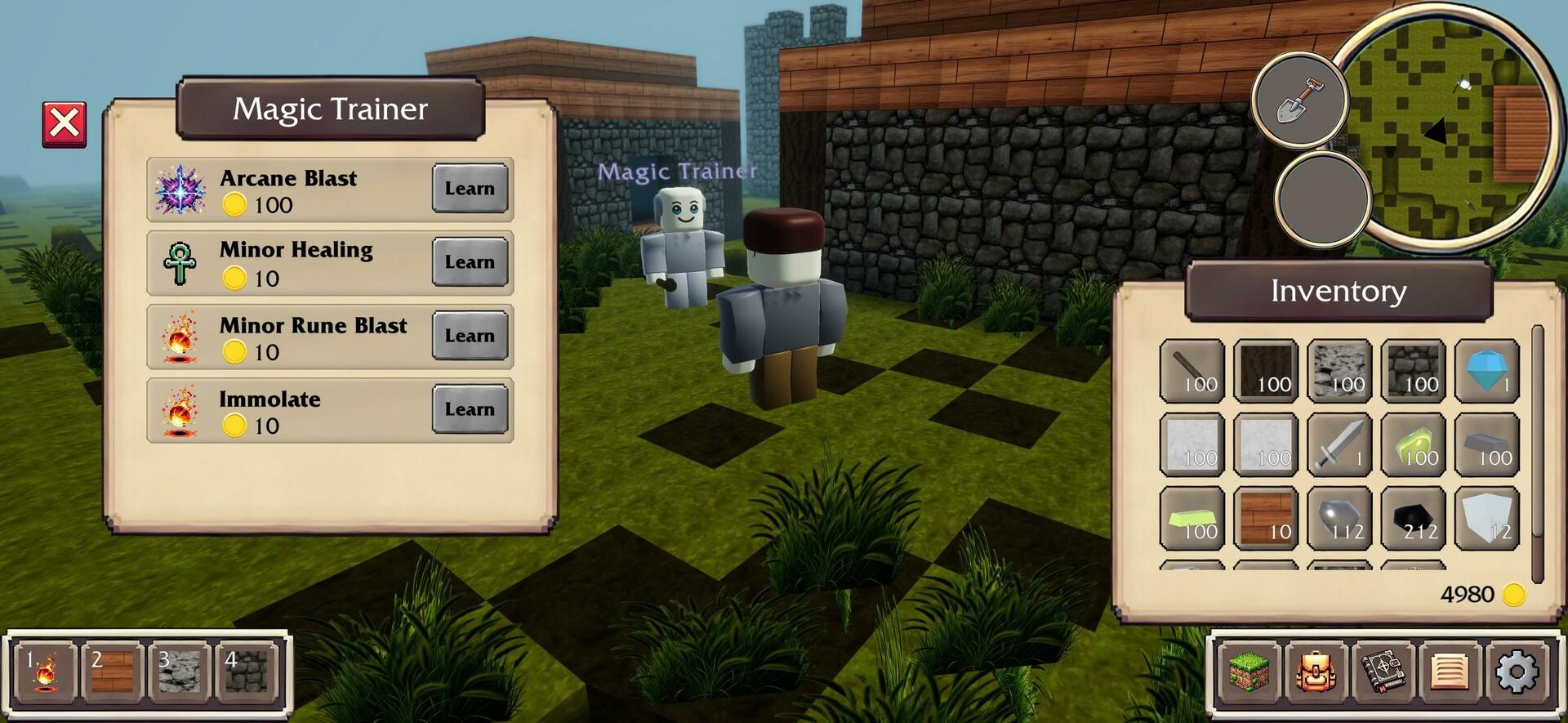
Task: Select the Arcane Blast spell icon
Action: 180,190
